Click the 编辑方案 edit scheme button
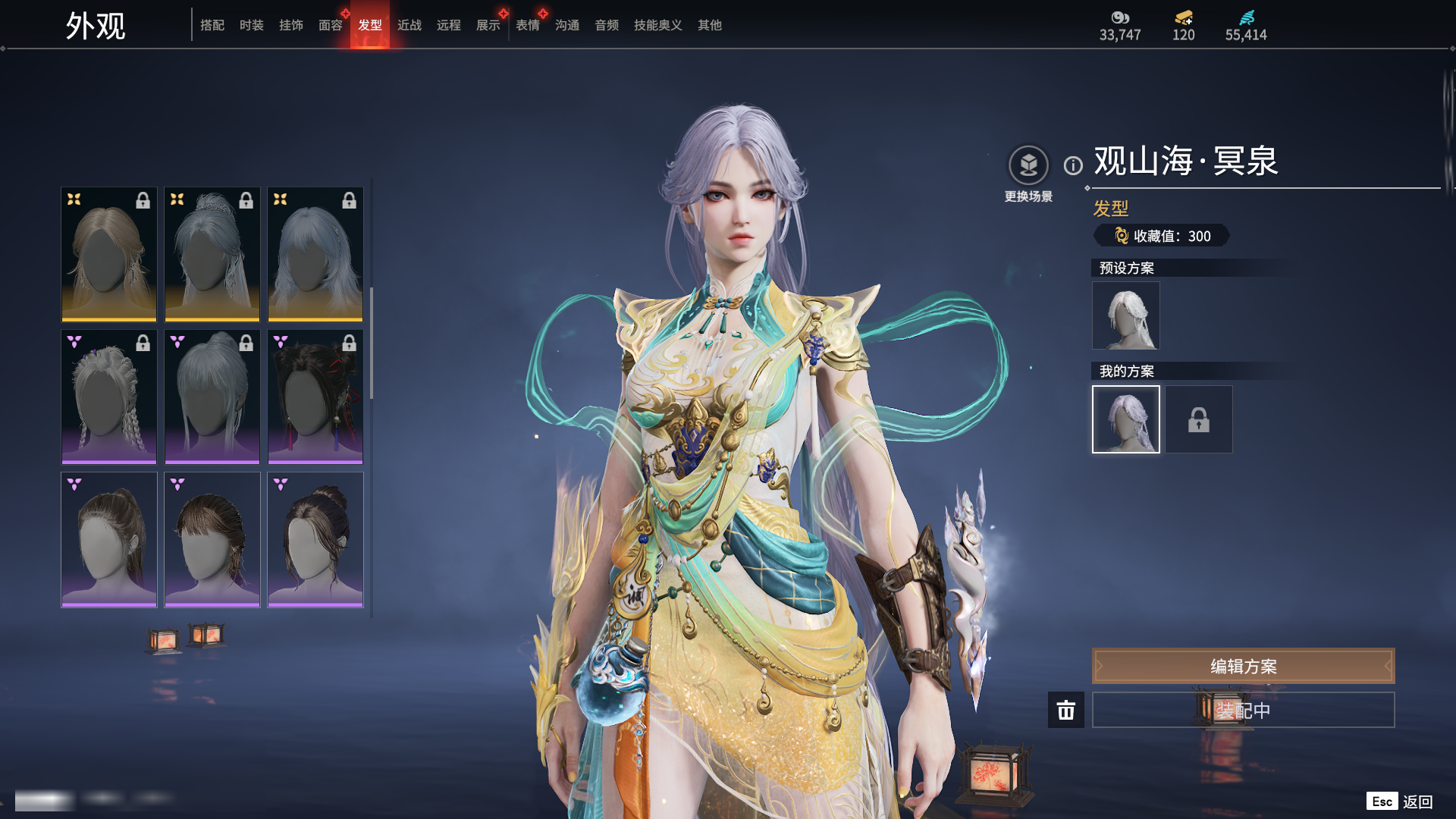 1243,666
